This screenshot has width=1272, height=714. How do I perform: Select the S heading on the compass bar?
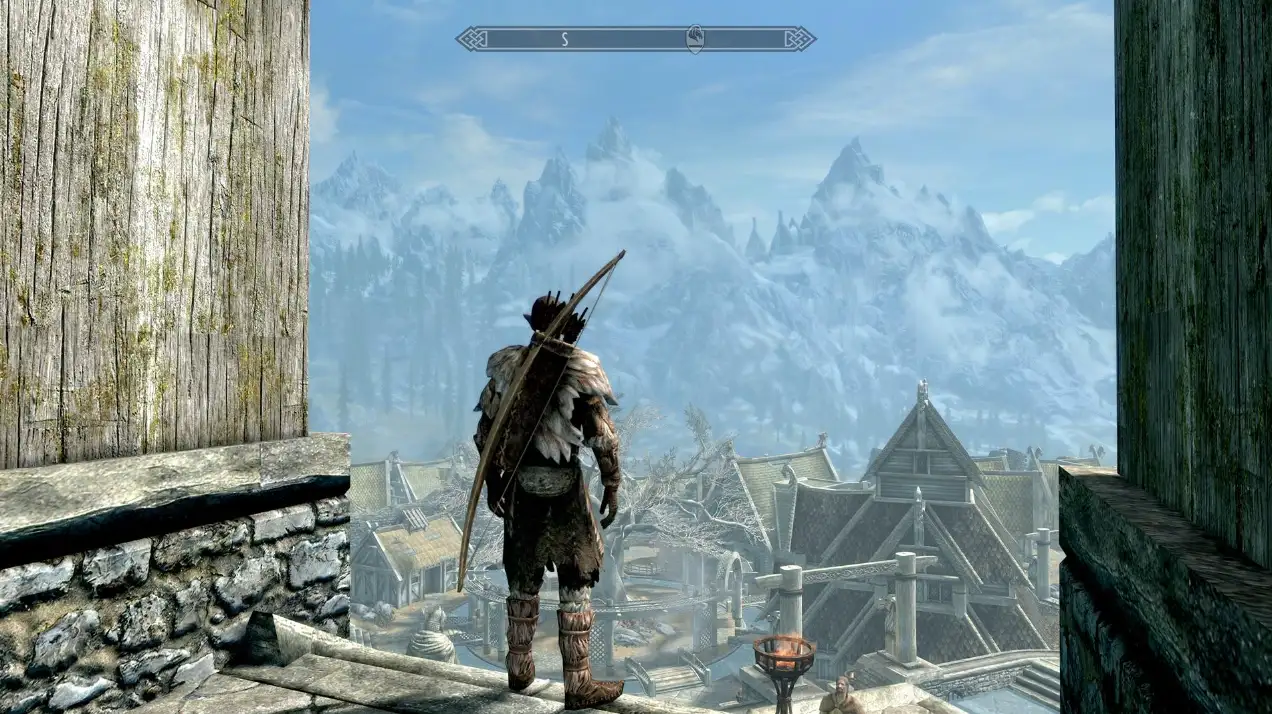[564, 39]
